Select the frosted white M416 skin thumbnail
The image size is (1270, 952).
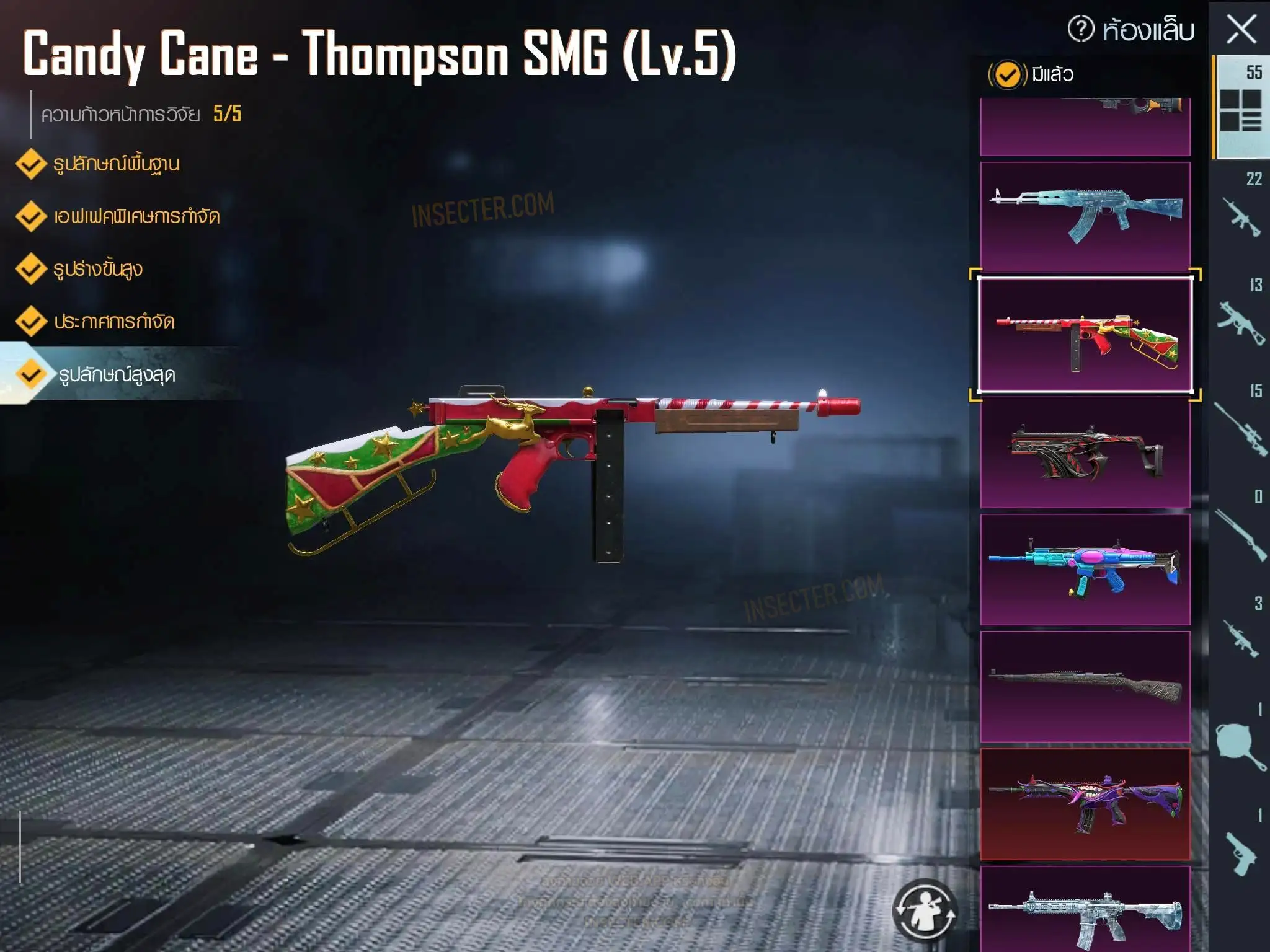point(1085,911)
